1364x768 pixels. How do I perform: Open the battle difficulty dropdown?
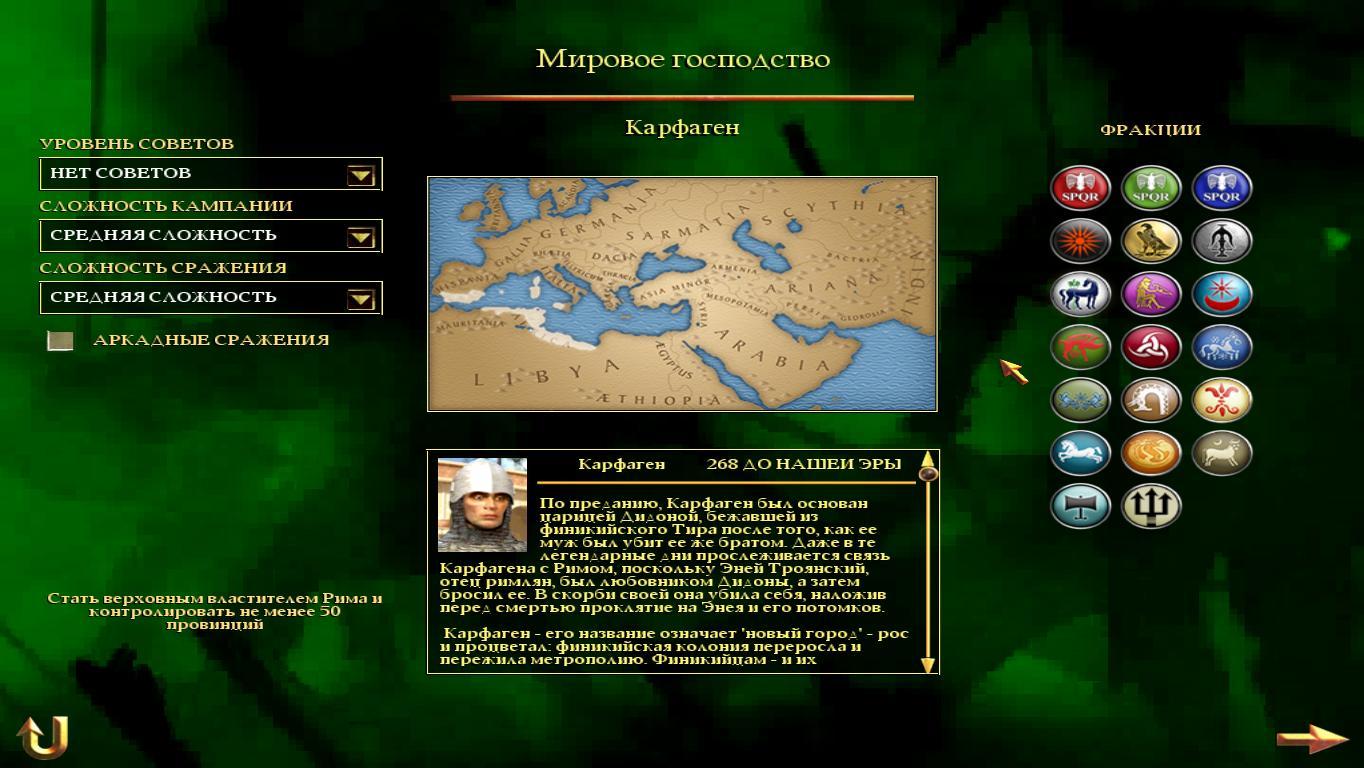coord(360,298)
